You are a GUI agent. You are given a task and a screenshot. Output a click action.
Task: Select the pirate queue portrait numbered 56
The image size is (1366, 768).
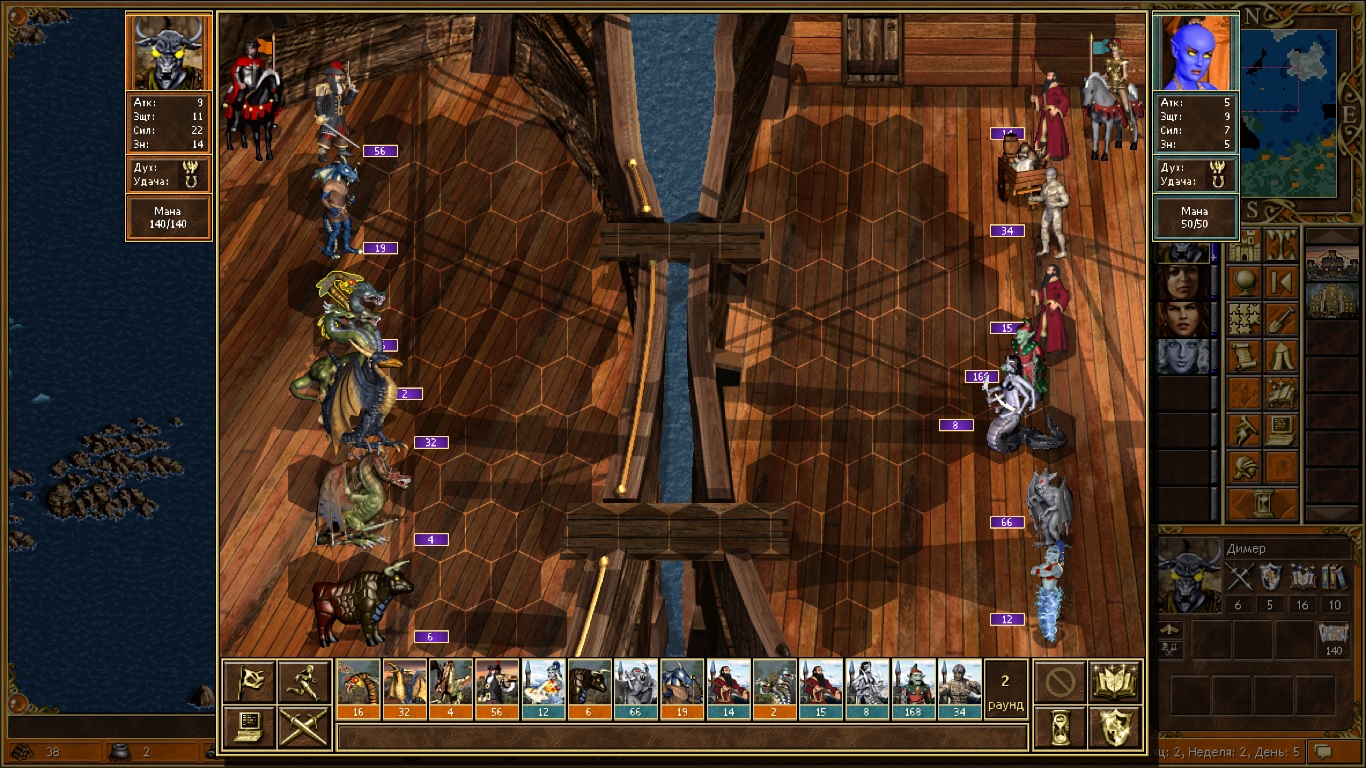[497, 683]
